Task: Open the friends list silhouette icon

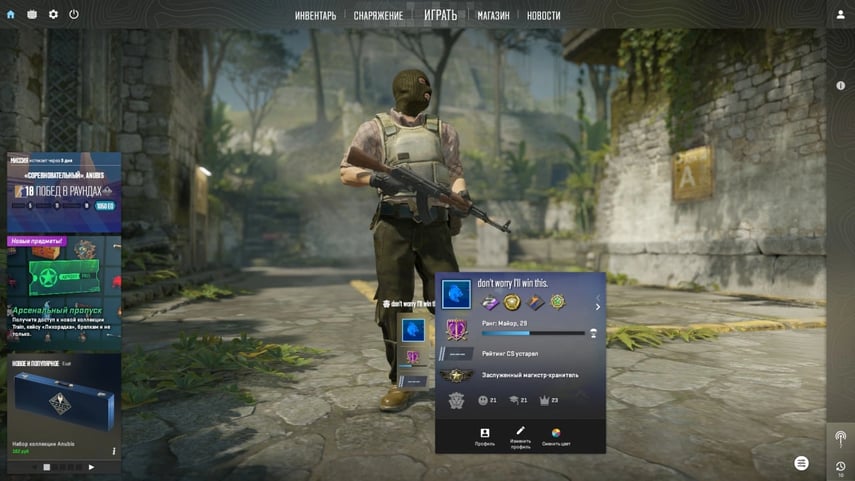Action: point(840,14)
